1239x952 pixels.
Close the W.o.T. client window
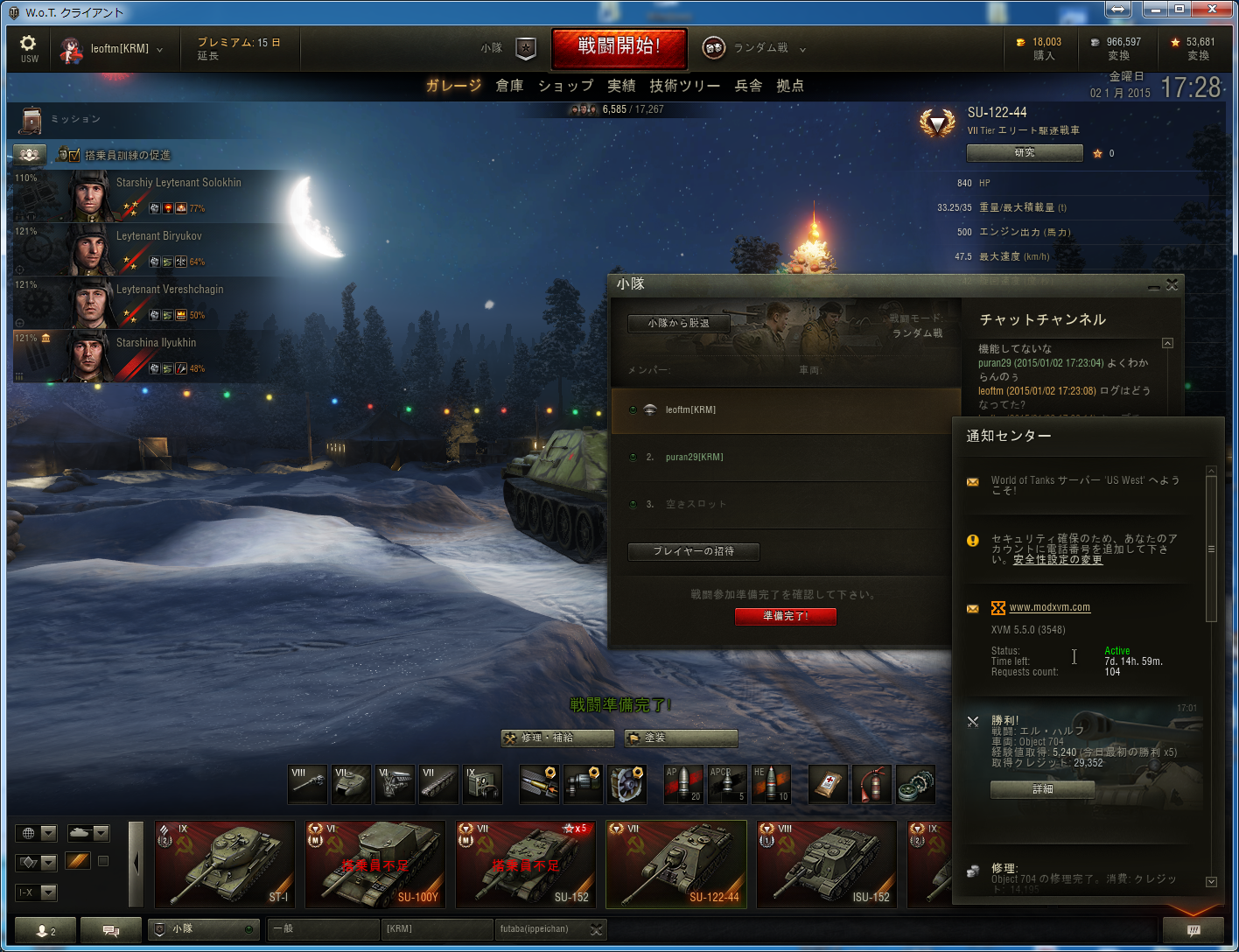coord(1212,10)
